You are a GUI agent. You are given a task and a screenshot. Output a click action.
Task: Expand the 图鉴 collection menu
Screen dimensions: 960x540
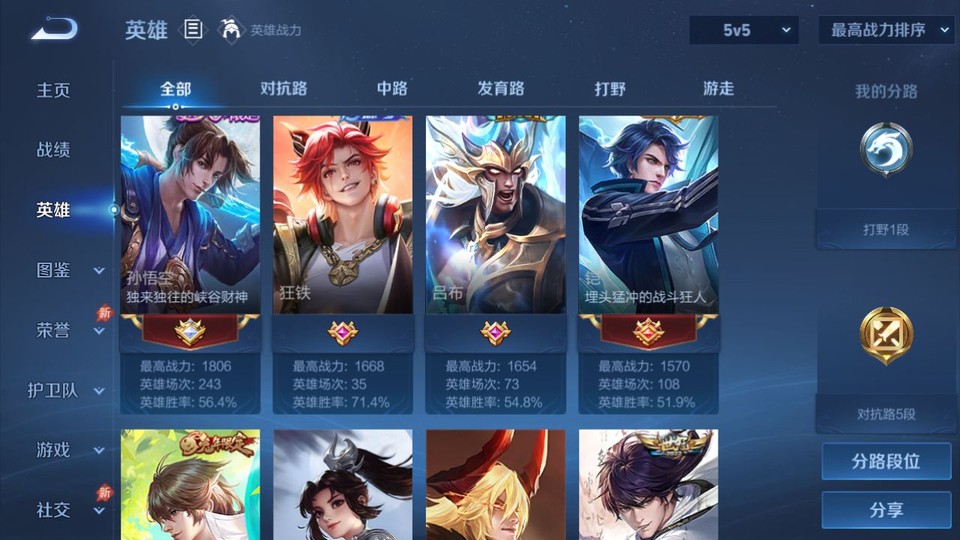[x=68, y=270]
